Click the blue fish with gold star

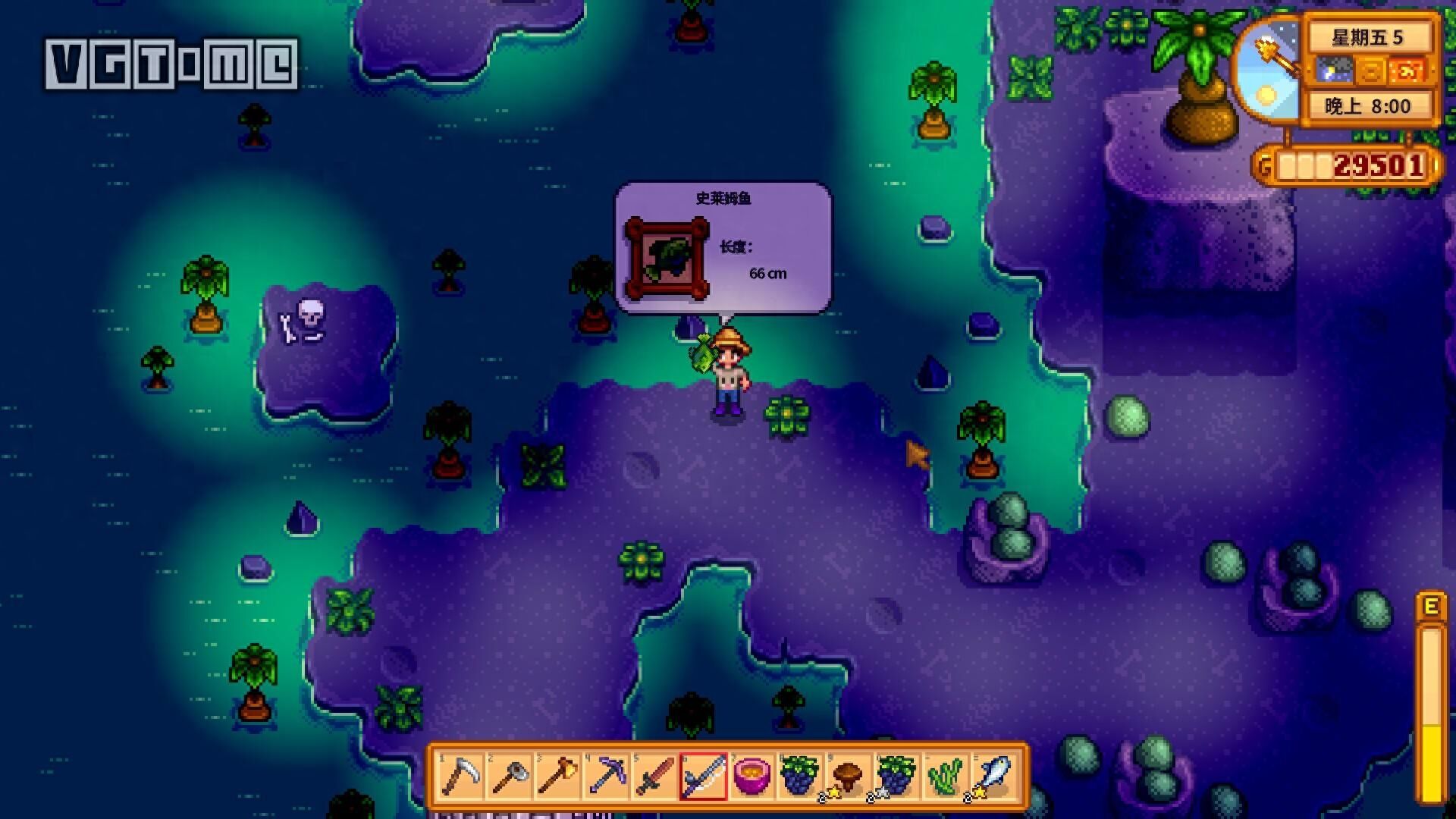[993, 777]
